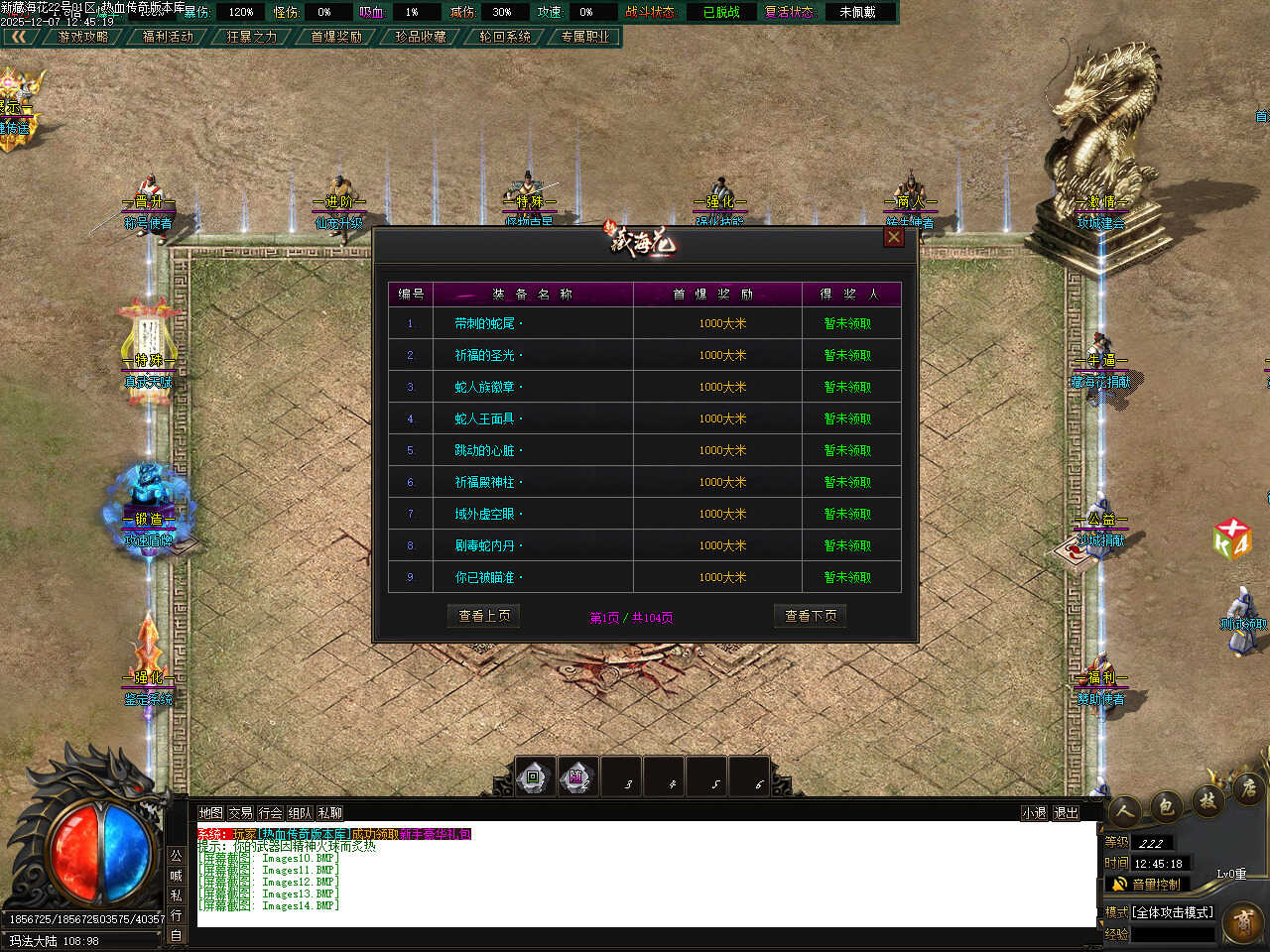This screenshot has width=1270, height=952.
Task: Go to next page with 查看下页
Action: [810, 616]
